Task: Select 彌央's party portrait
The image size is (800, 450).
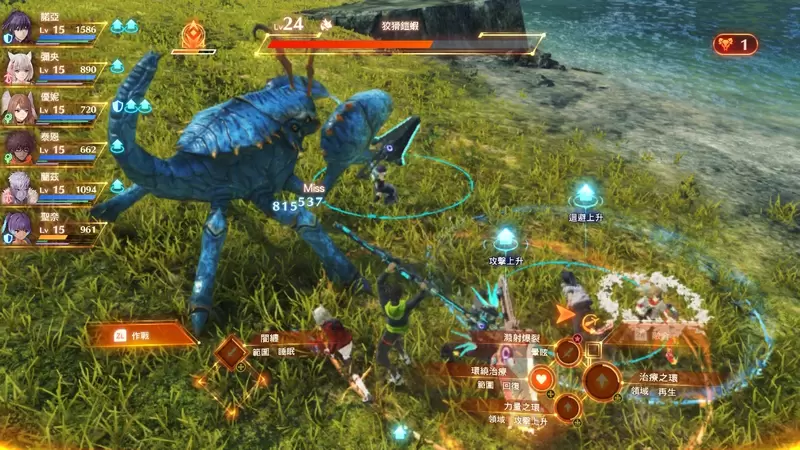Action: pyautogui.click(x=20, y=68)
